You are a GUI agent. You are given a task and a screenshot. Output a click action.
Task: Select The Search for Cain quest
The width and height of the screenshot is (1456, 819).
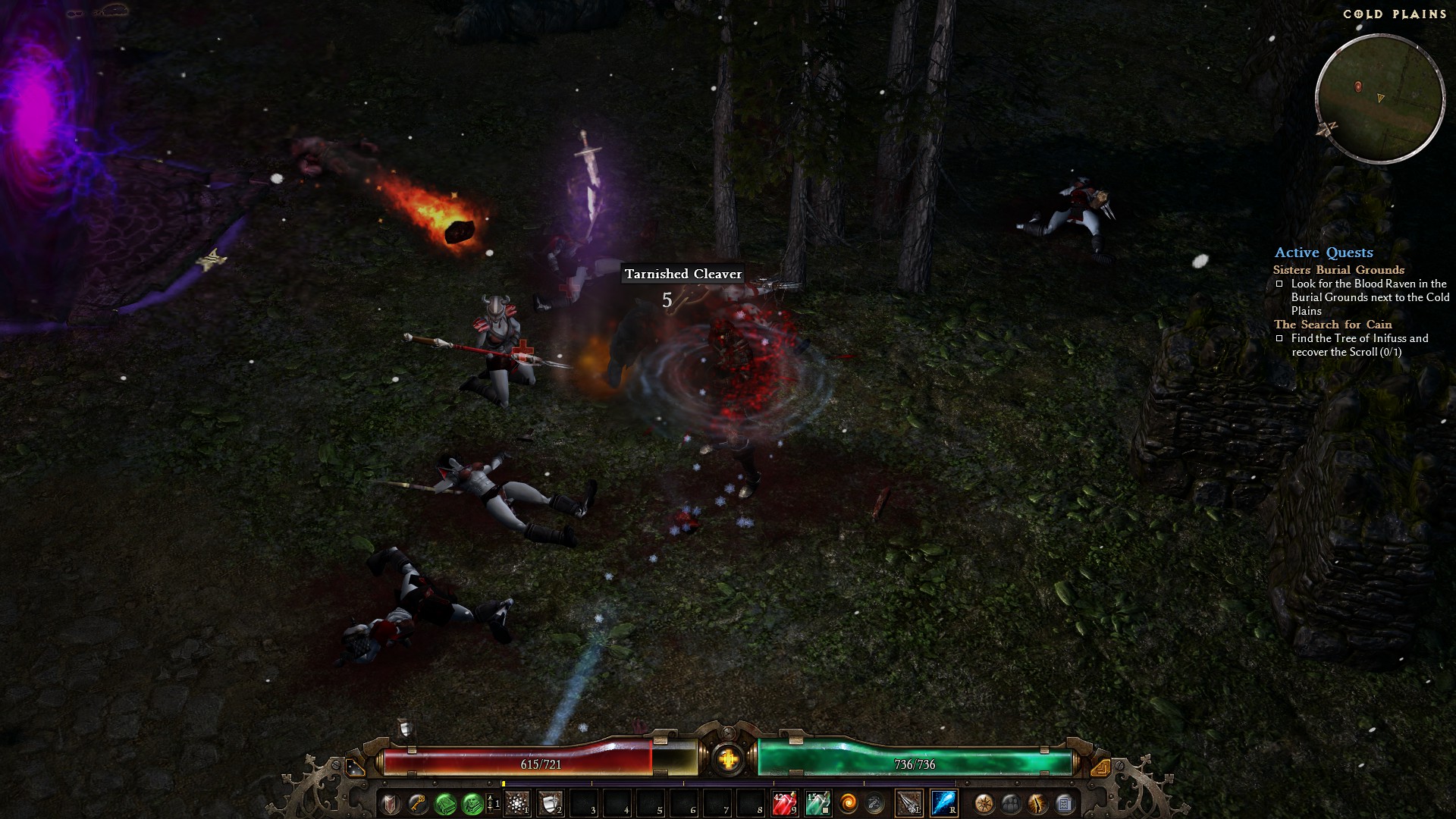pyautogui.click(x=1332, y=325)
